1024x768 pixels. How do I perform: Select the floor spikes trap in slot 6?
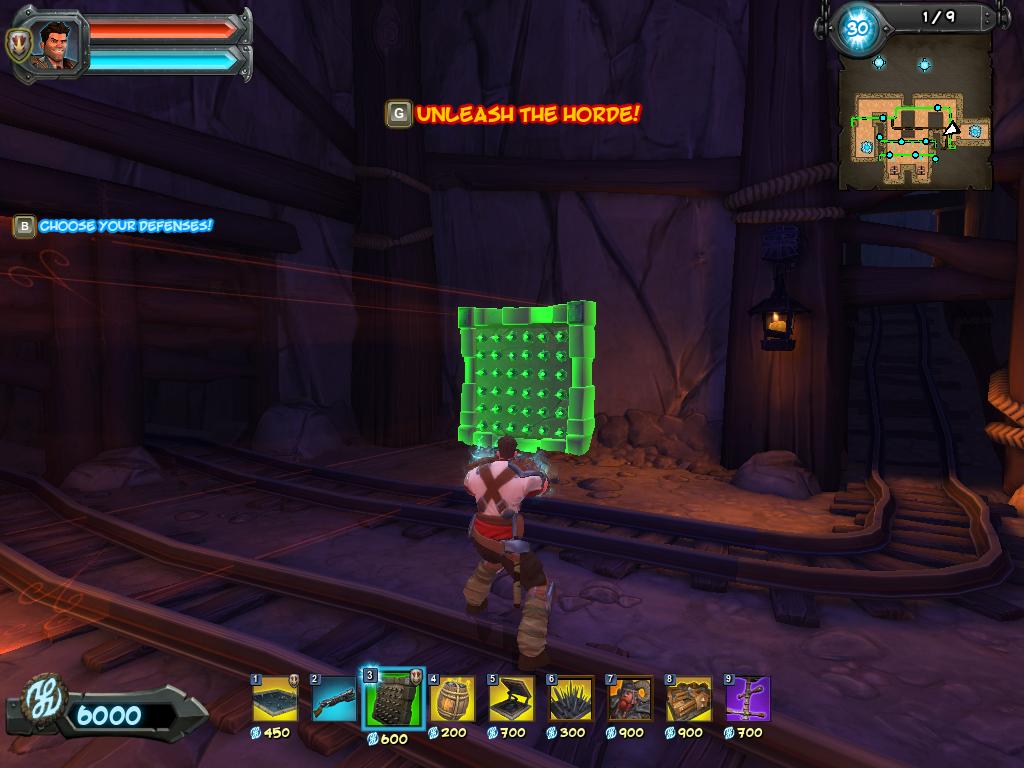pos(570,699)
